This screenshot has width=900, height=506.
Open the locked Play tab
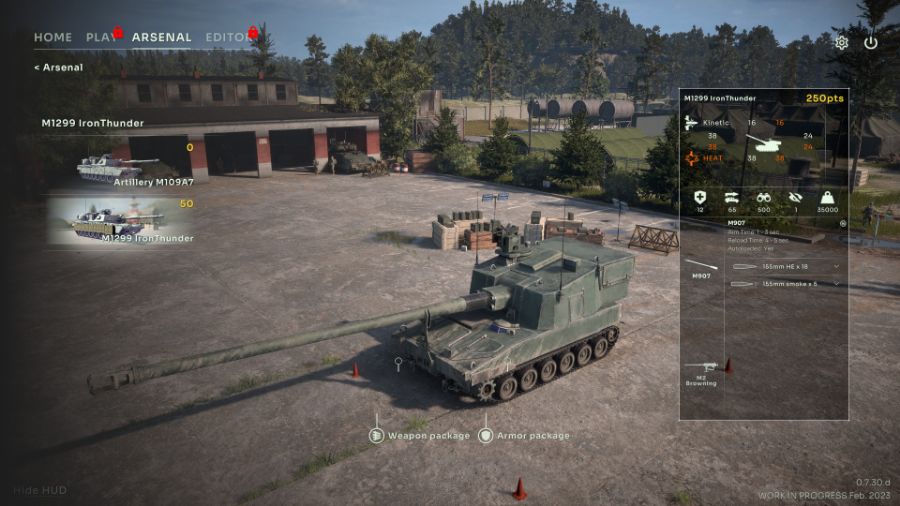click(x=101, y=38)
